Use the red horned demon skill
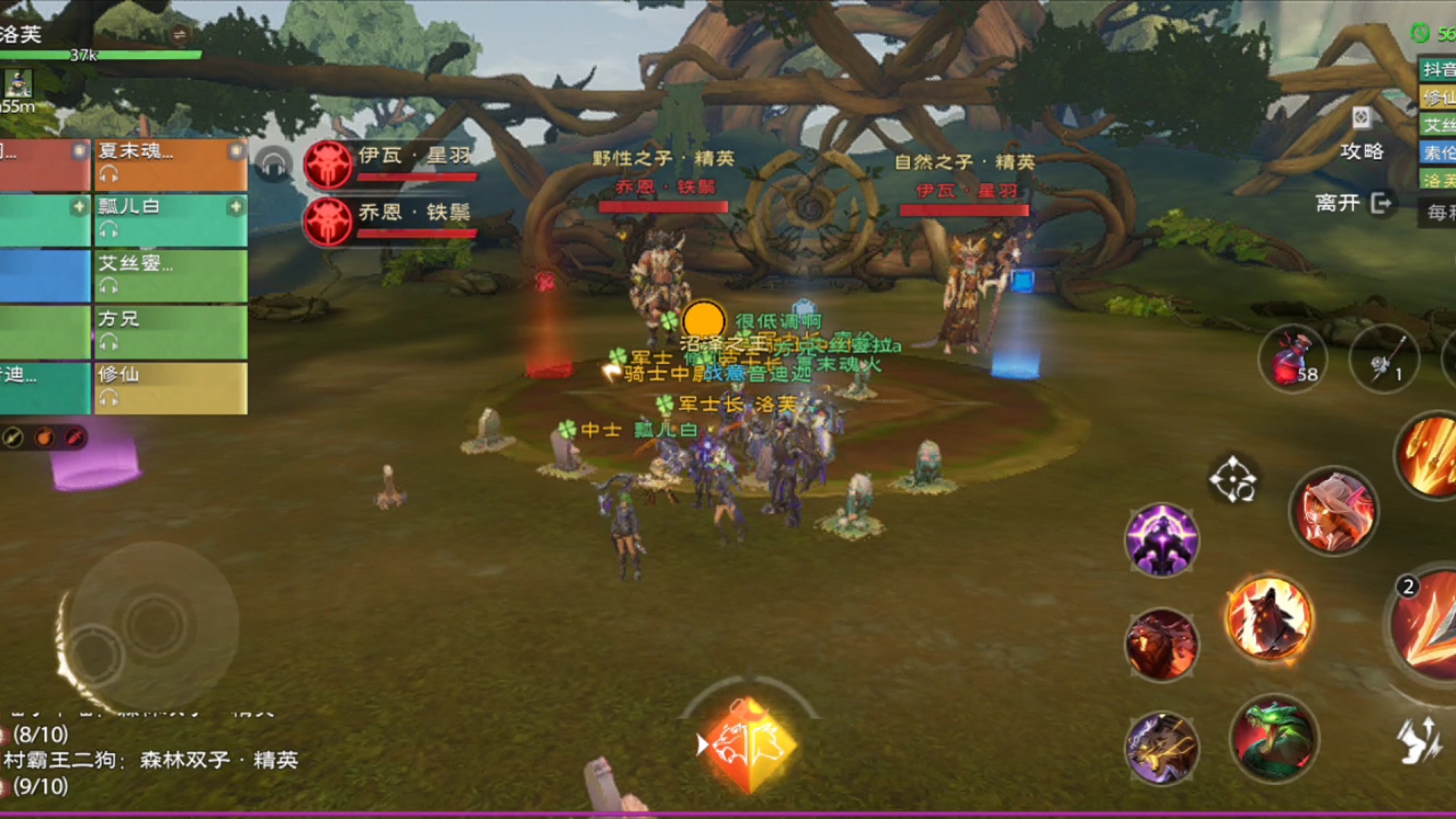Viewport: 1456px width, 819px height. tap(1161, 645)
